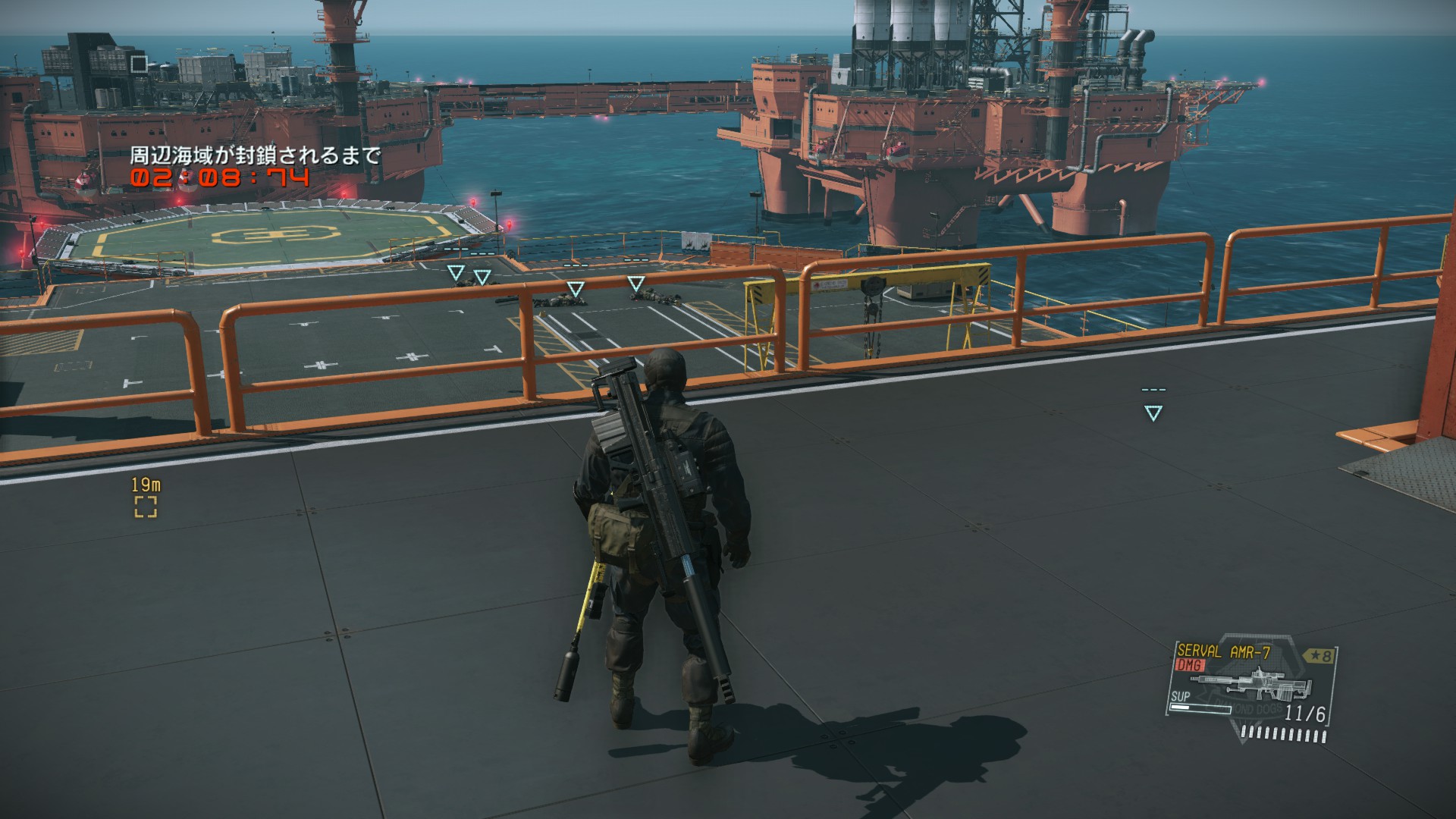Click the 19m distance waypoint marker
This screenshot has height=819, width=1456.
(x=146, y=507)
